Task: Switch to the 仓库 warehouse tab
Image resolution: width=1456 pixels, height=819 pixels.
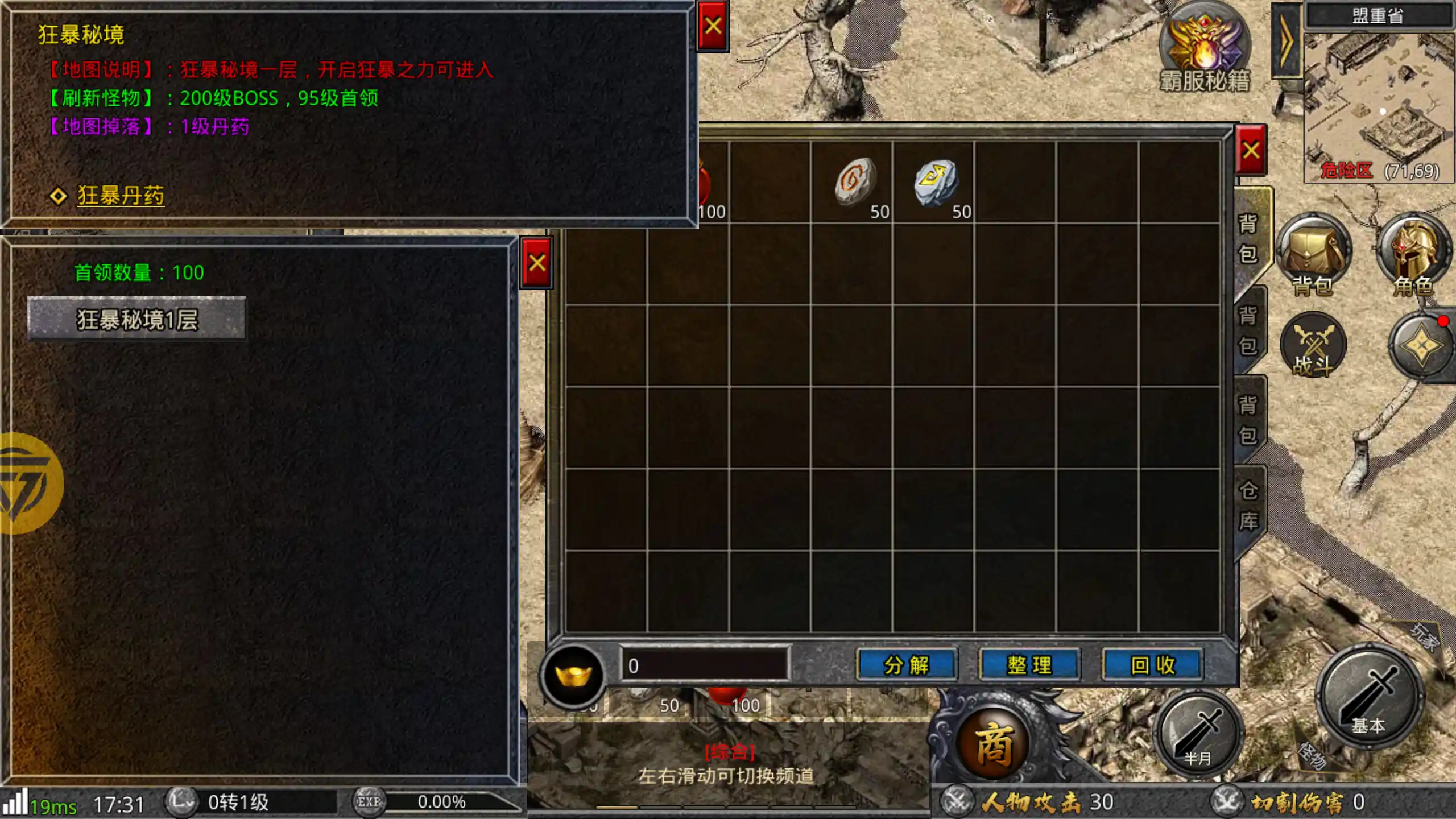Action: coord(1248,505)
